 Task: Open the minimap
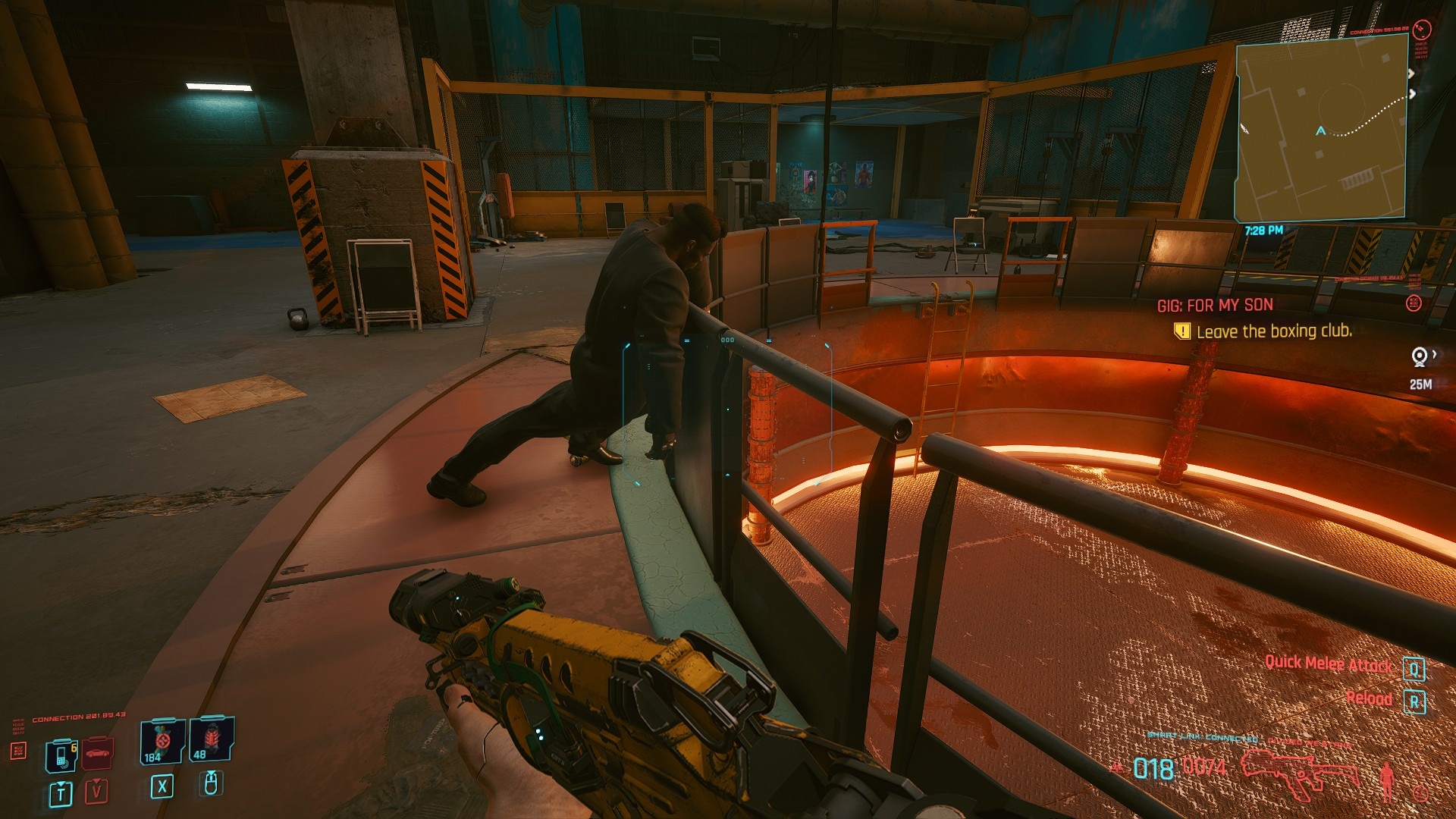1321,129
